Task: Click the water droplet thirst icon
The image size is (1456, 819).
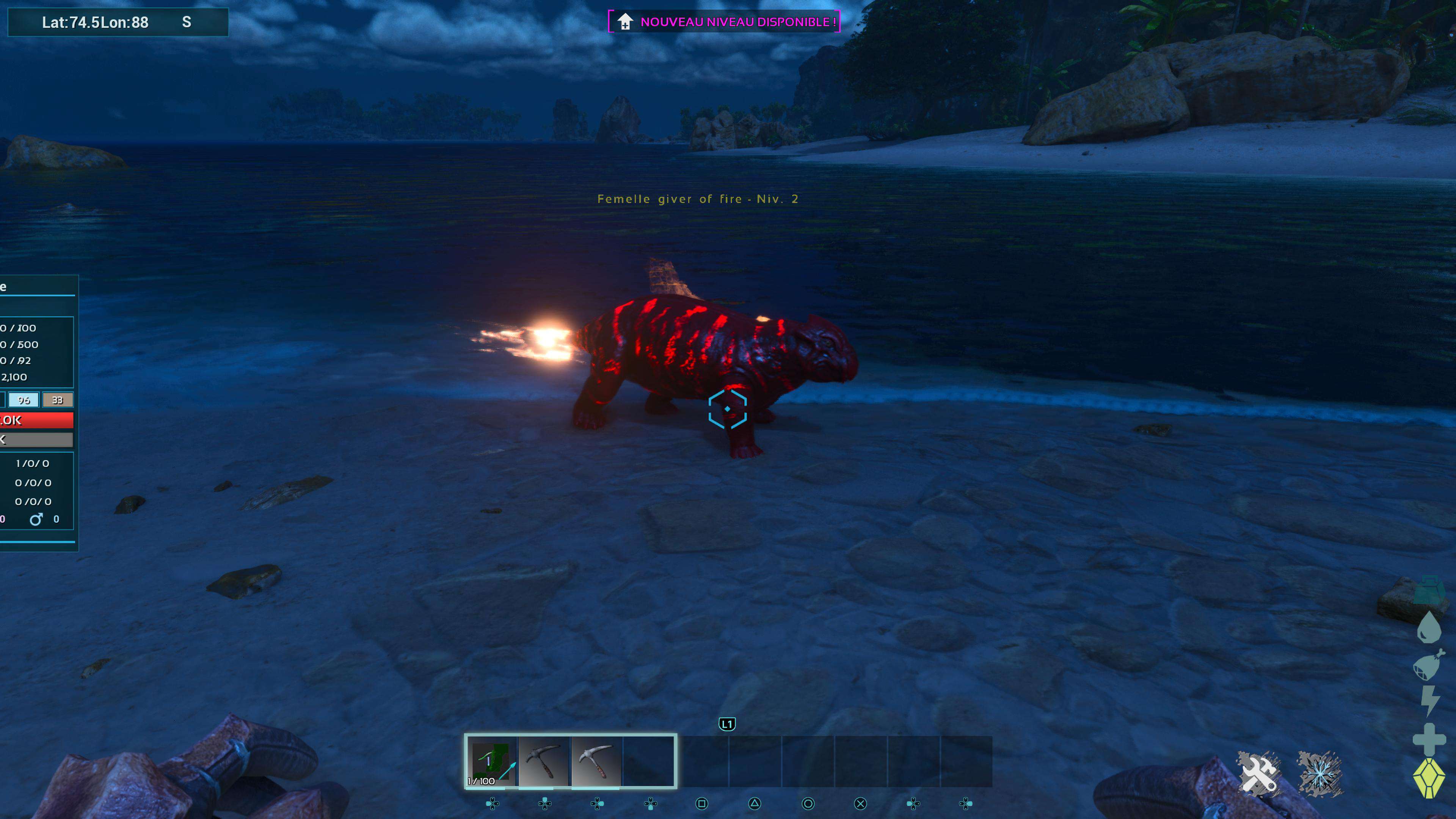Action: coord(1429,627)
